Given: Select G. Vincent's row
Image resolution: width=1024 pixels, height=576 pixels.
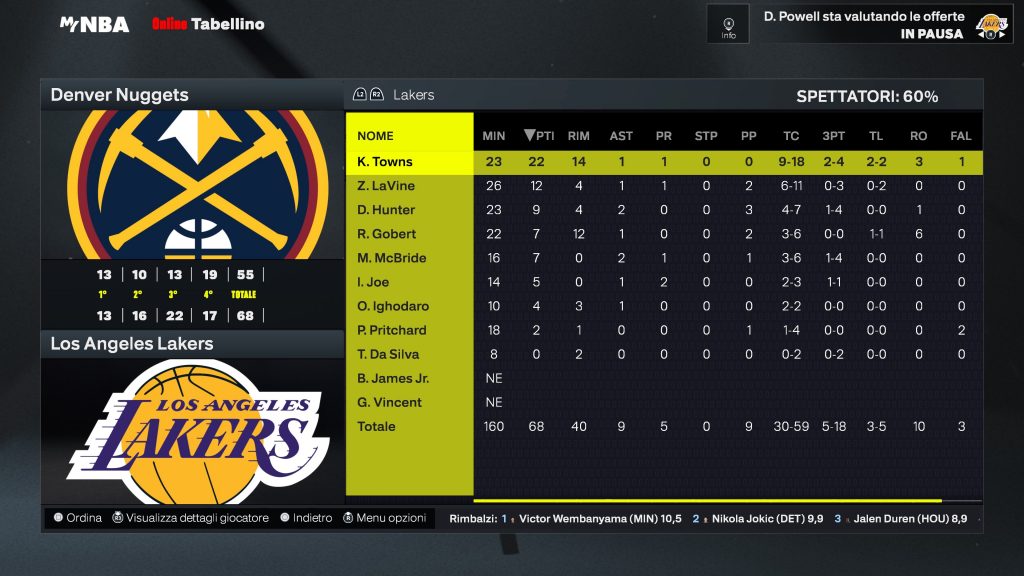Looking at the screenshot, I should point(389,402).
